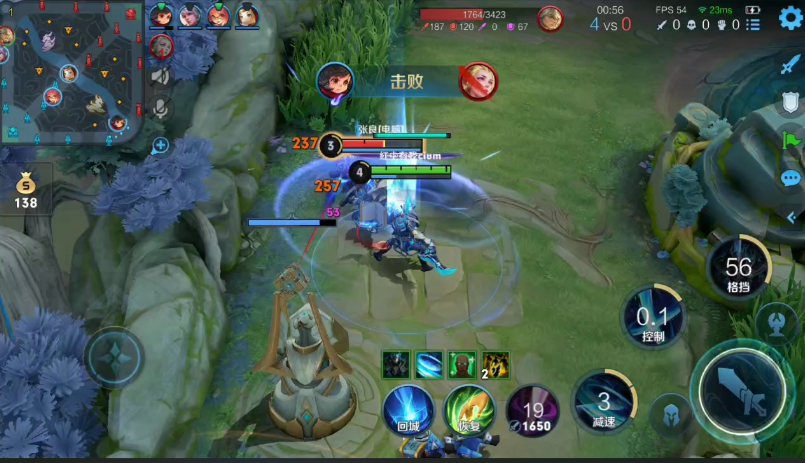This screenshot has height=463, width=805.
Task: Activate the 回城 recall spell
Action: click(x=408, y=408)
